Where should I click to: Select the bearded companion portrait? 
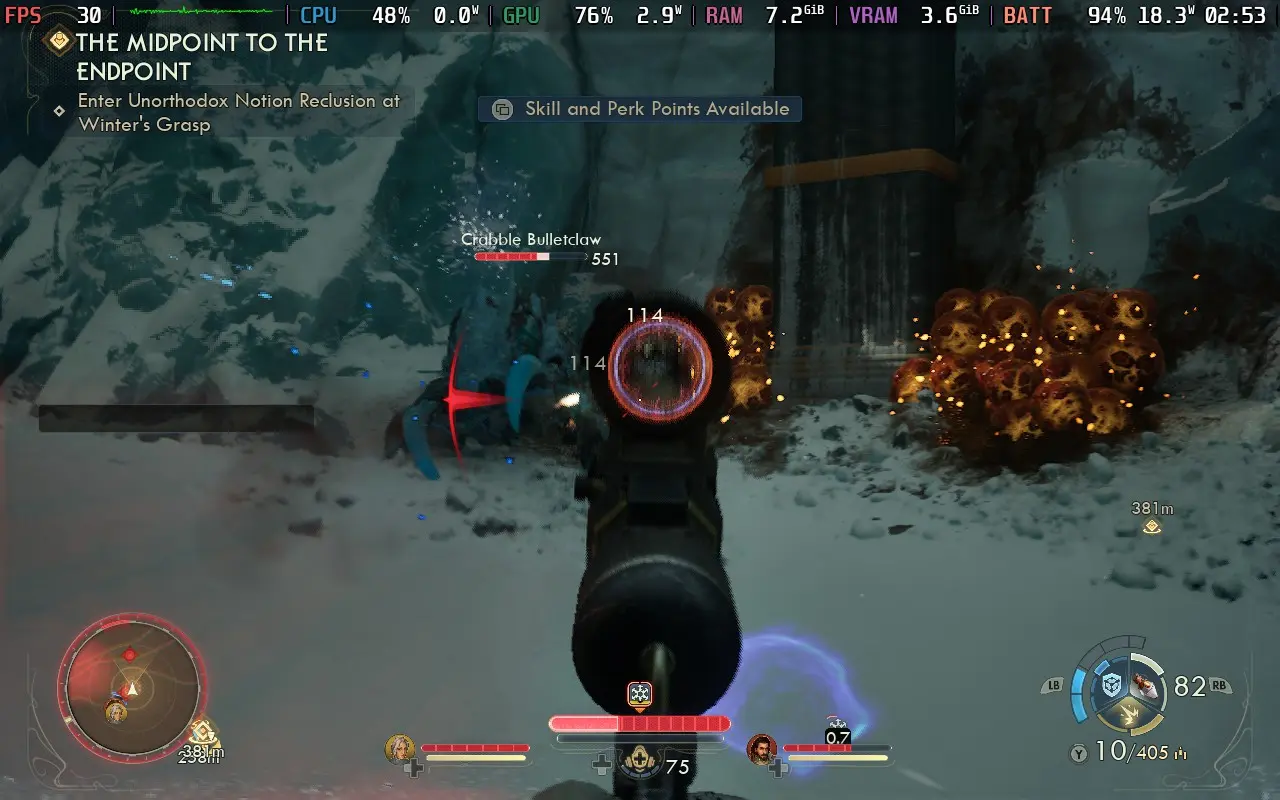762,749
